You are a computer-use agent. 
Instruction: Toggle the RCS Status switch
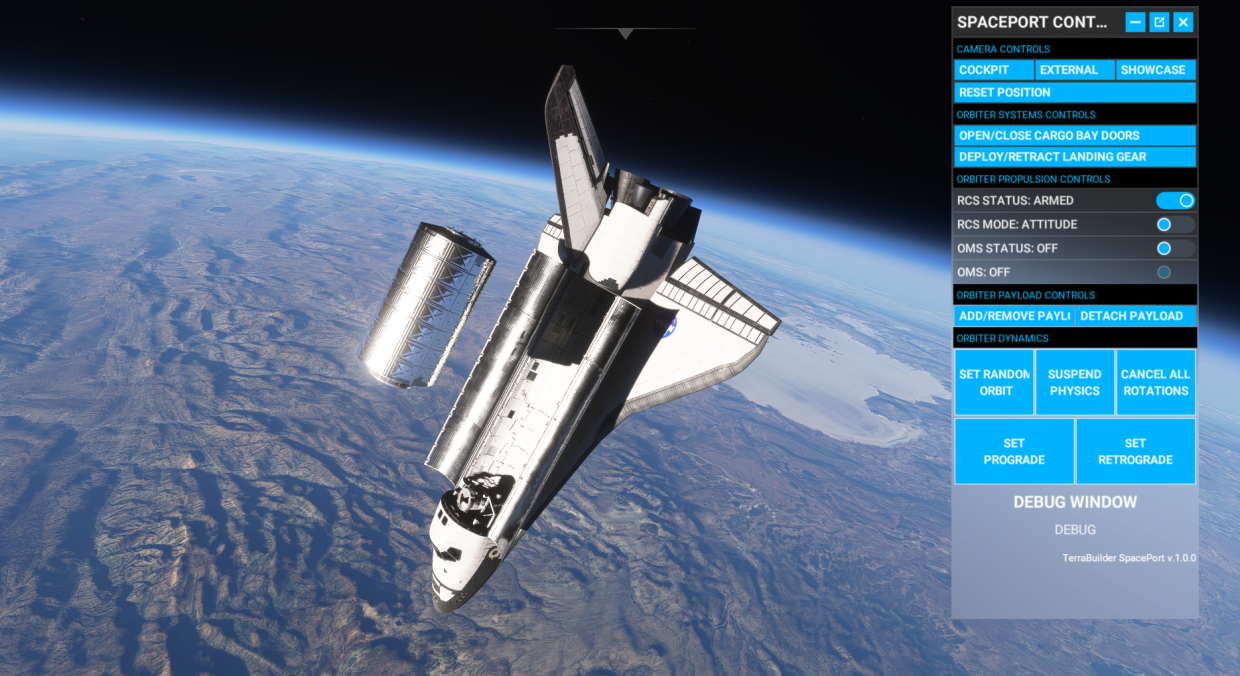(x=1175, y=201)
